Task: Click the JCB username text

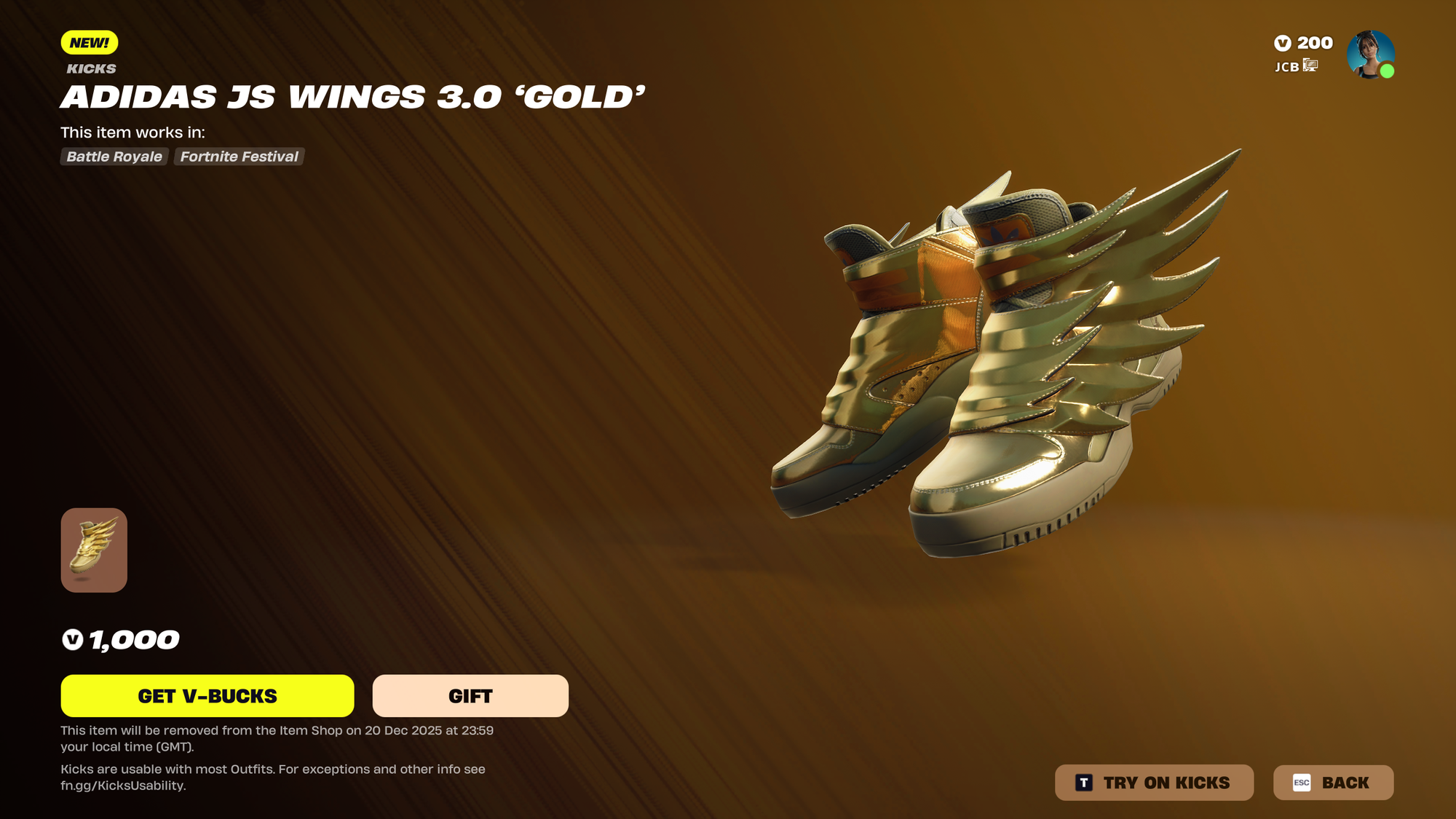Action: pyautogui.click(x=1286, y=67)
